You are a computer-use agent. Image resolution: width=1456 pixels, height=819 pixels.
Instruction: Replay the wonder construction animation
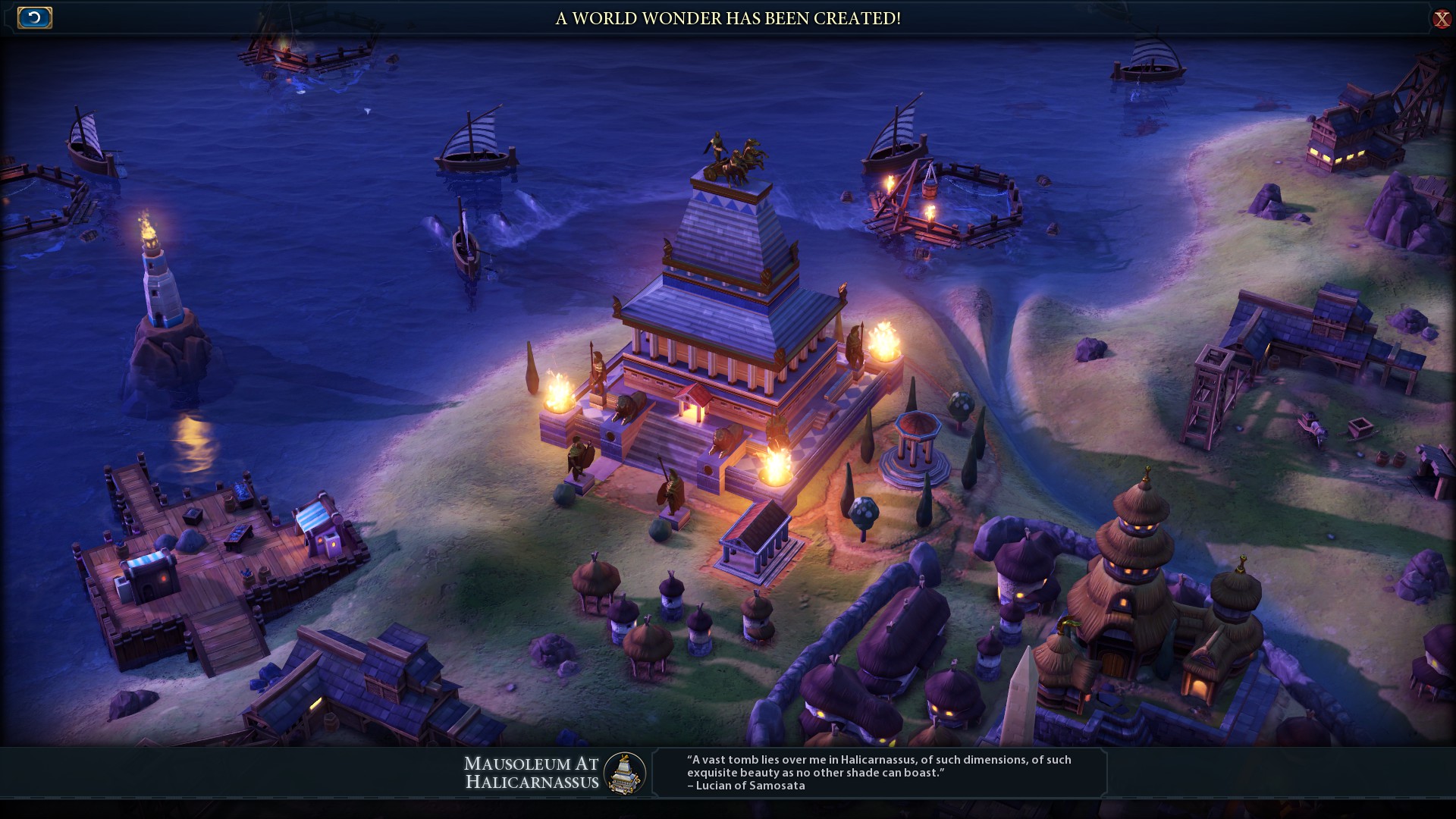pyautogui.click(x=34, y=17)
